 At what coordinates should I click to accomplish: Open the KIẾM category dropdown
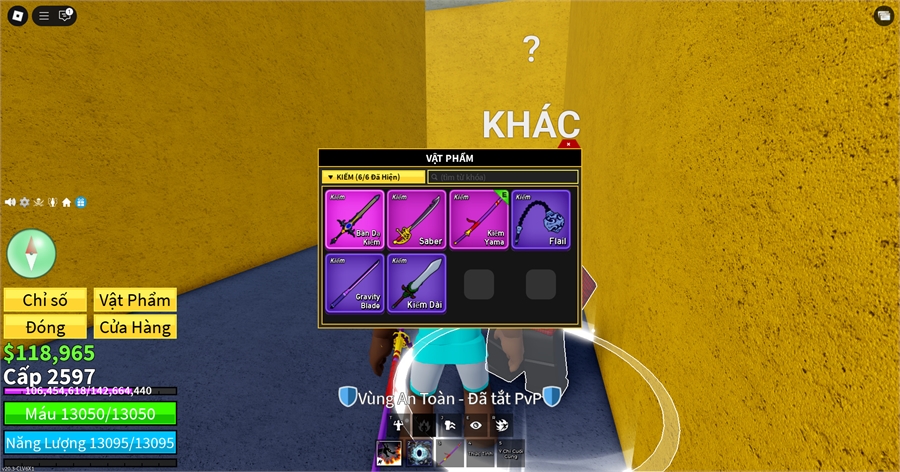point(373,177)
